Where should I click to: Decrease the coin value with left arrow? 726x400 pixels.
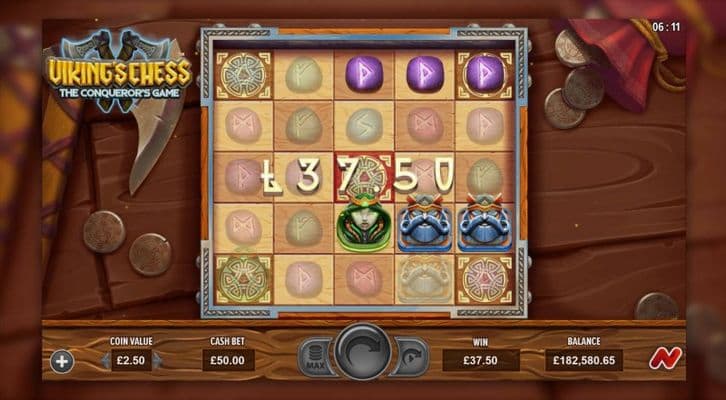(x=103, y=360)
